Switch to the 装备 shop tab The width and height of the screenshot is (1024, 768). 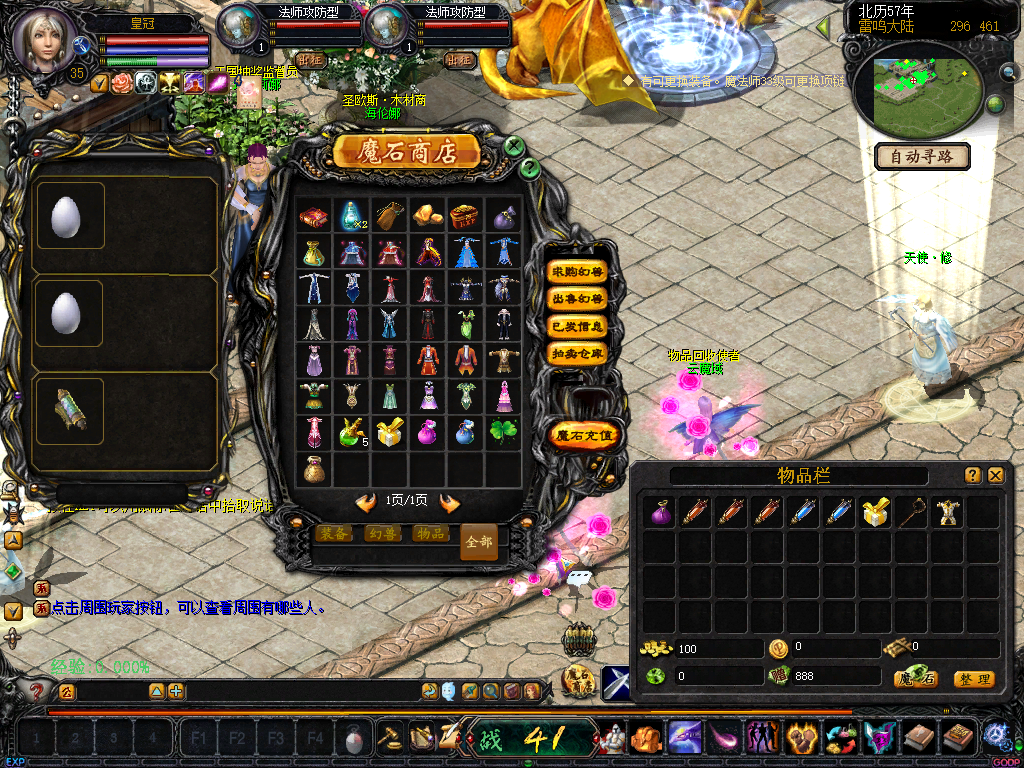tap(334, 534)
